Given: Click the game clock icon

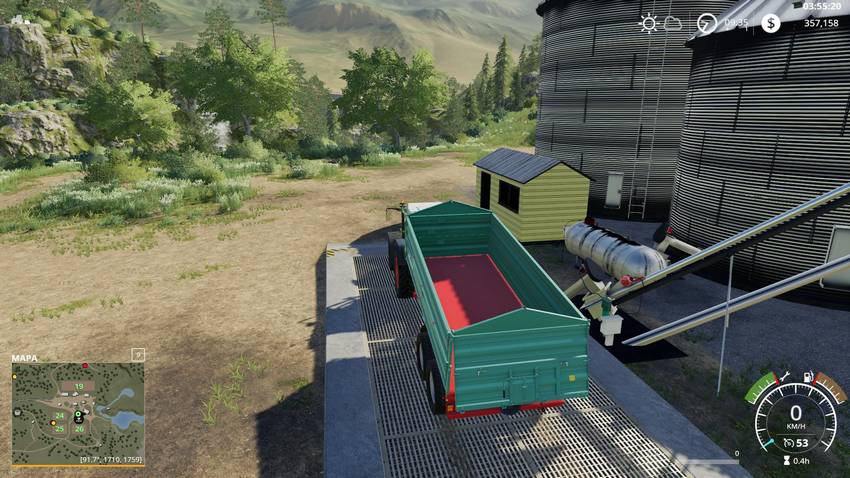Looking at the screenshot, I should pyautogui.click(x=707, y=23).
